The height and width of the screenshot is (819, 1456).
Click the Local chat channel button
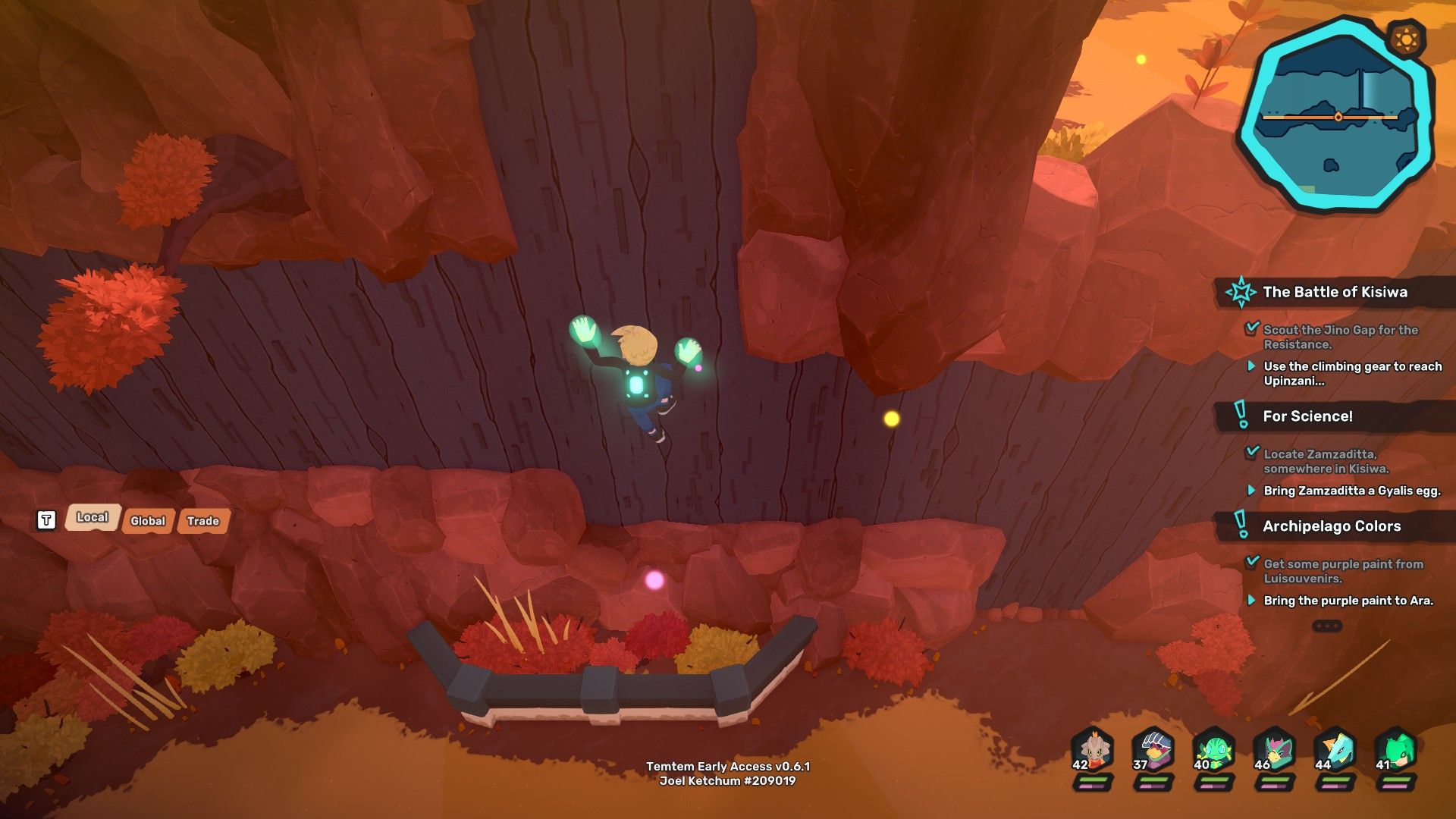coord(92,517)
